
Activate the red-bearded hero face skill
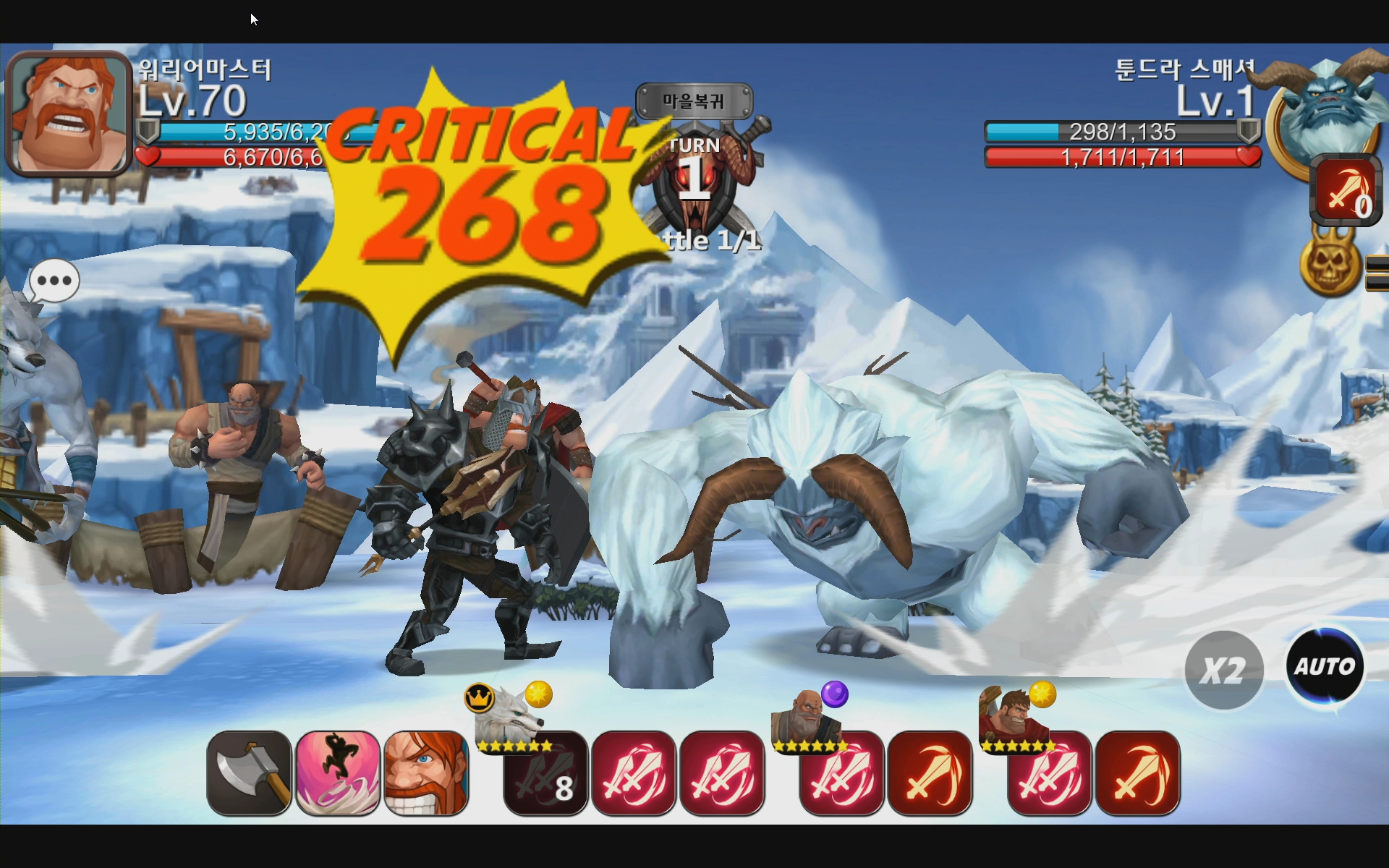(426, 773)
